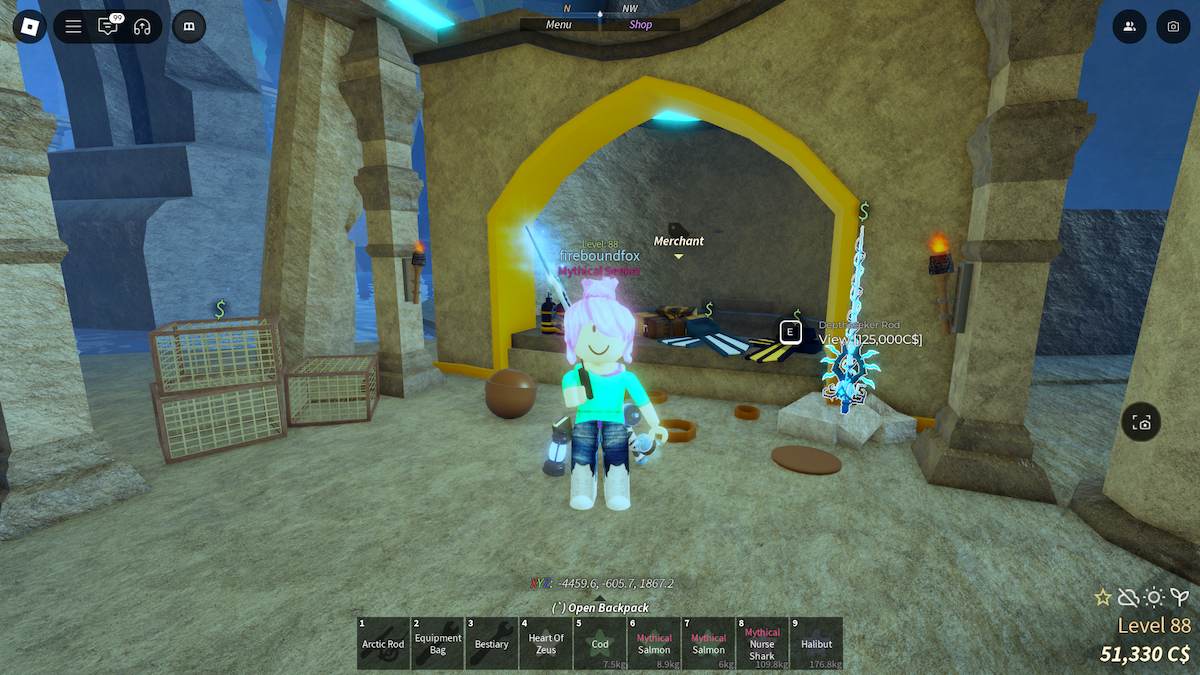Viewport: 1200px width, 675px height.
Task: Choose the Mythical Nurse Shark slot
Action: click(x=762, y=643)
